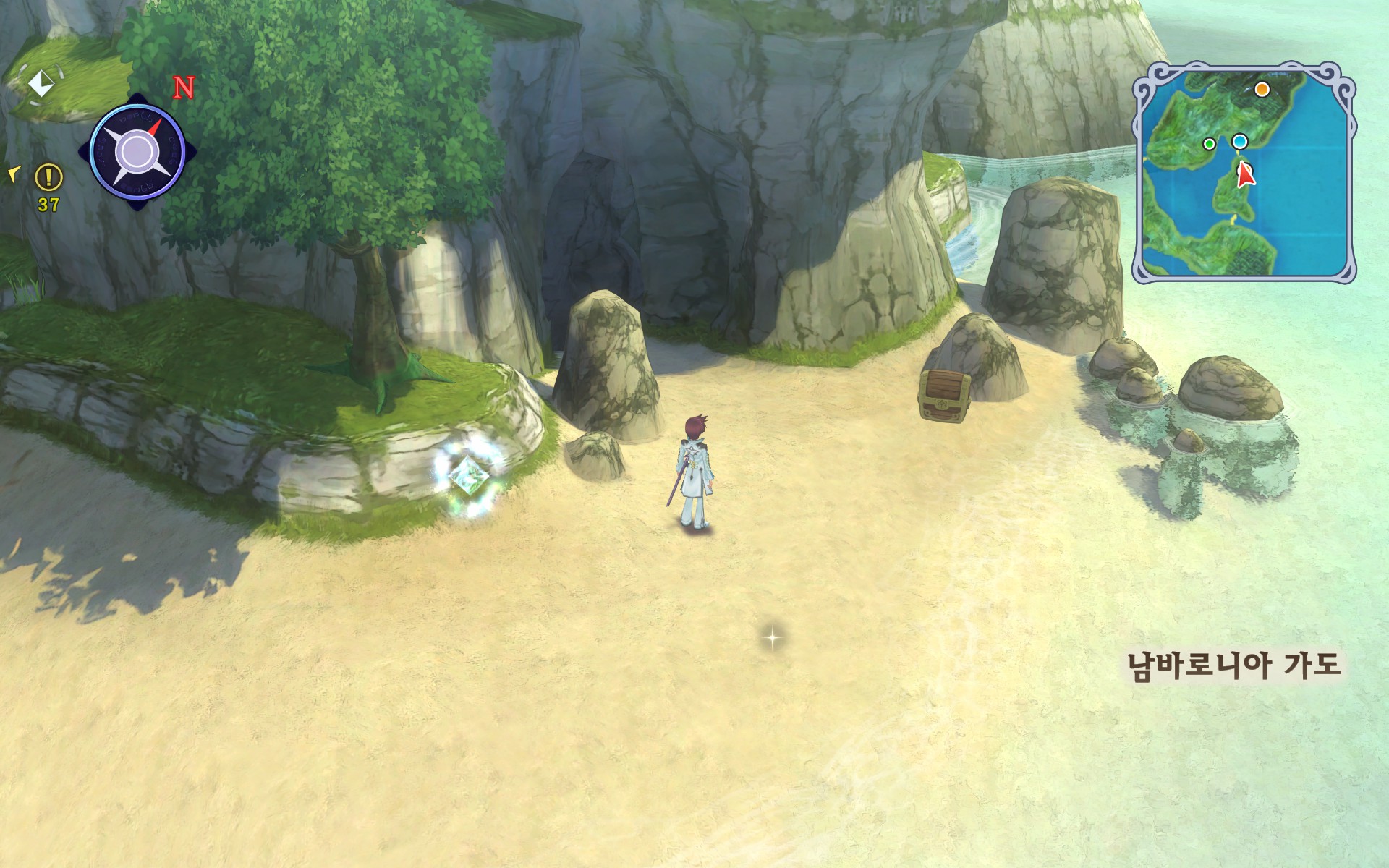
Task: Choose the blue circle marker on the minimap
Action: pos(1240,142)
